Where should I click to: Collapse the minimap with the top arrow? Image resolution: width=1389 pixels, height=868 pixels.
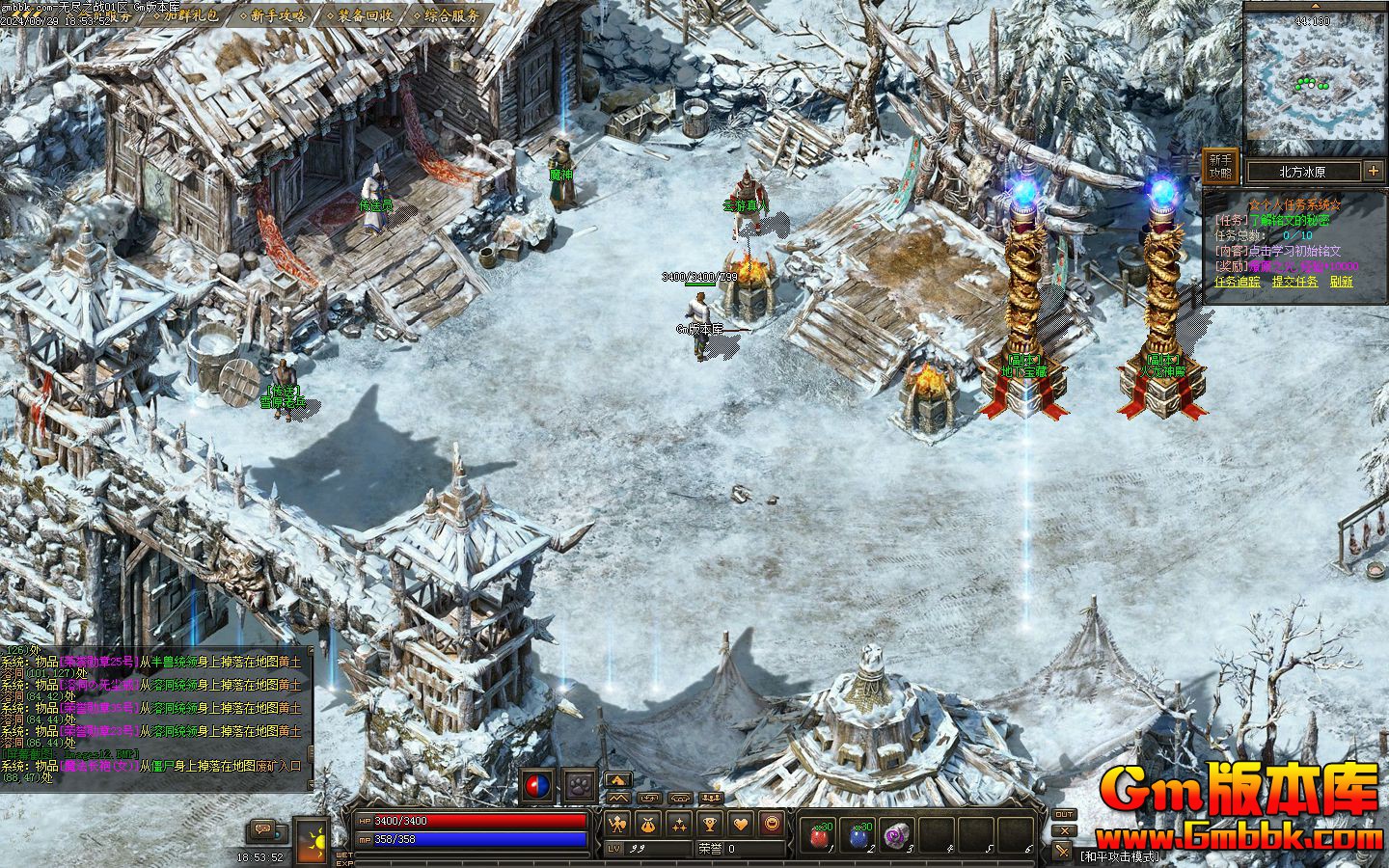pos(1314,5)
